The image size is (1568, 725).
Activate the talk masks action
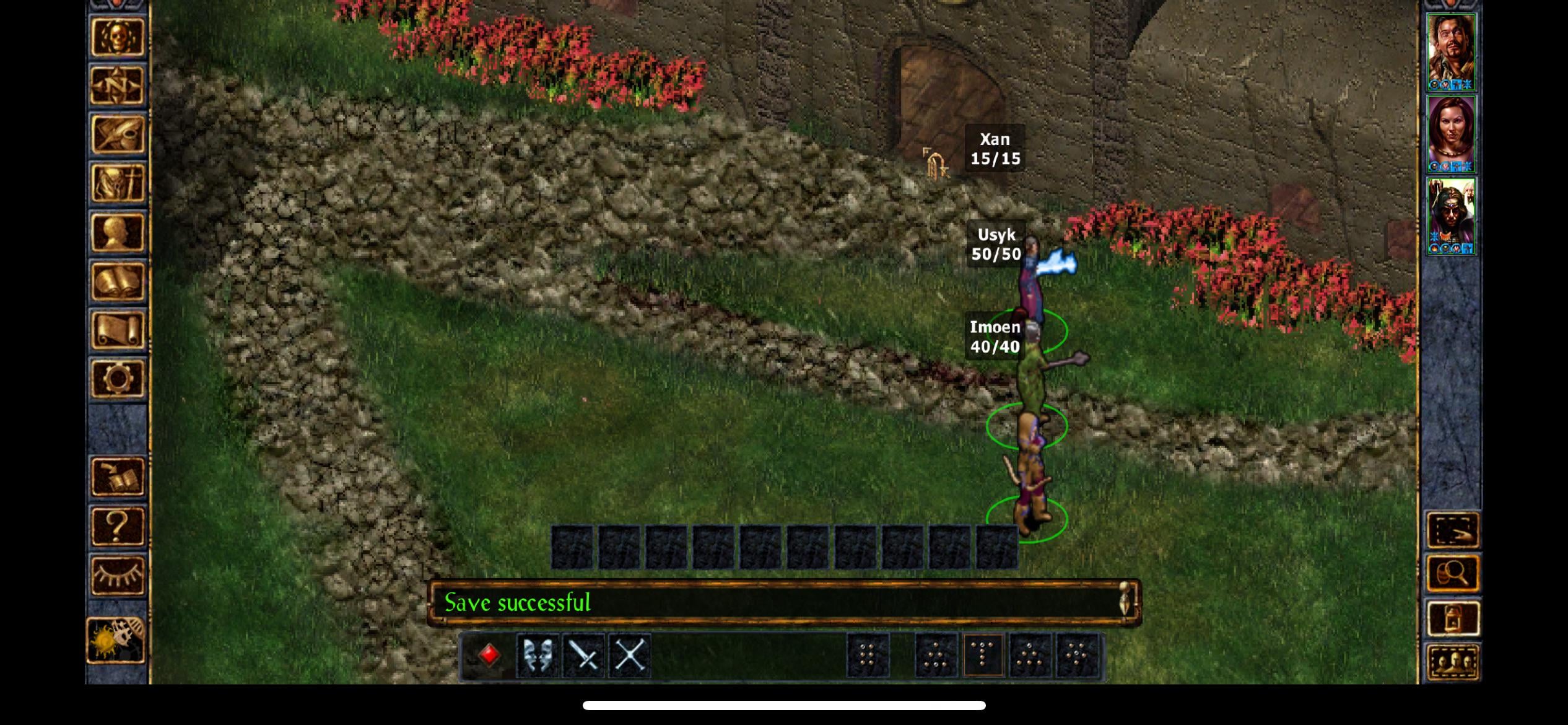(537, 656)
